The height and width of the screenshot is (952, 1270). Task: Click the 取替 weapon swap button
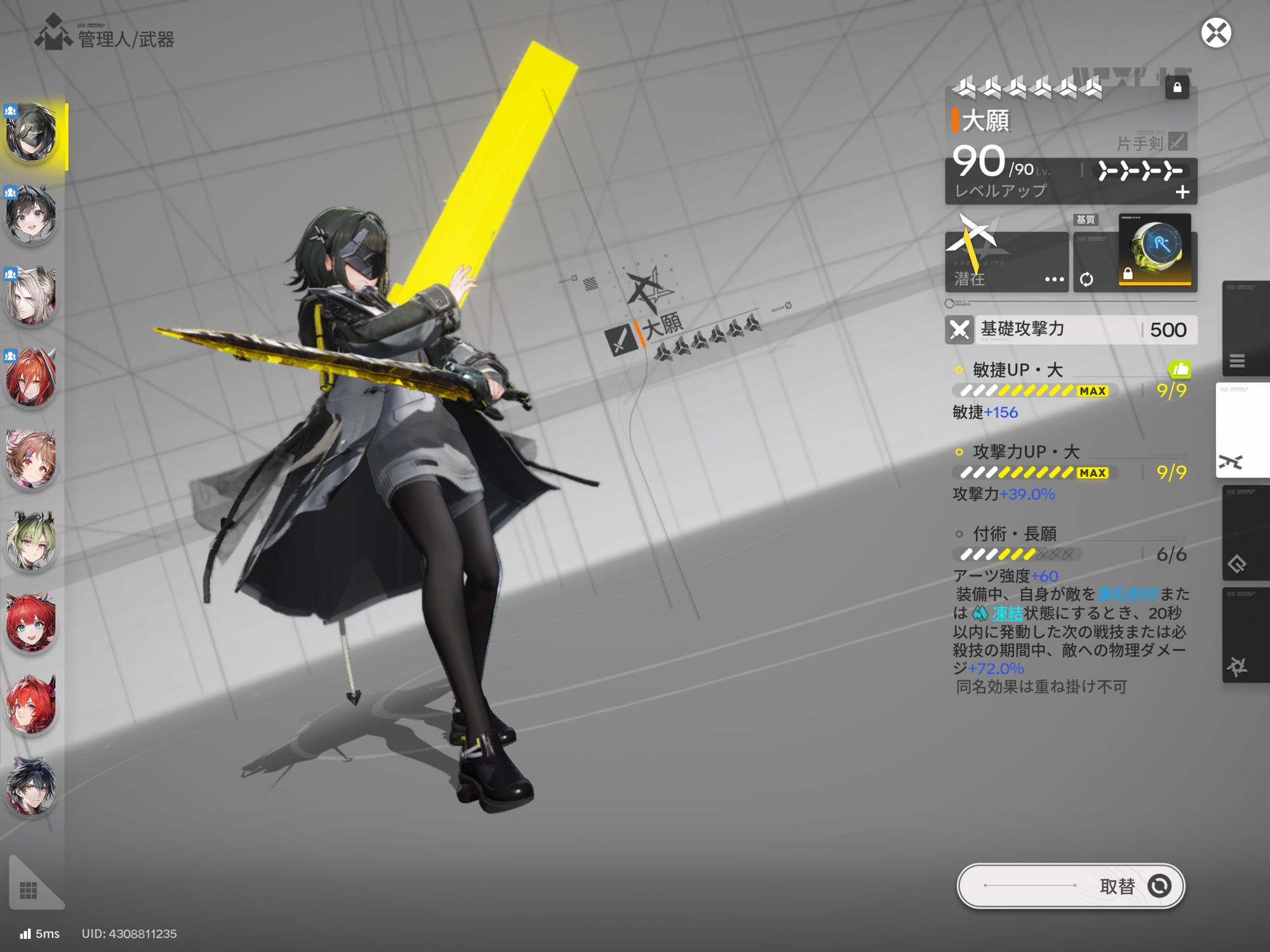(x=1071, y=885)
